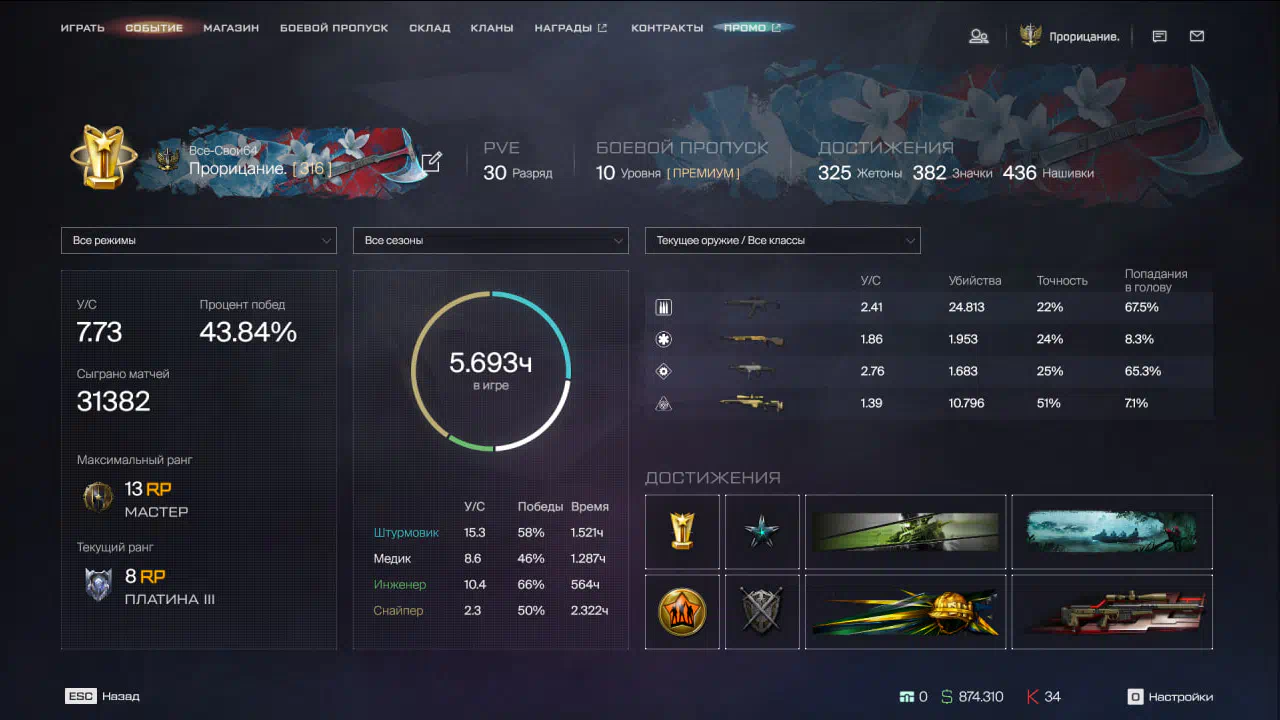Open the friends list icon
This screenshot has width=1280, height=720.
979,36
